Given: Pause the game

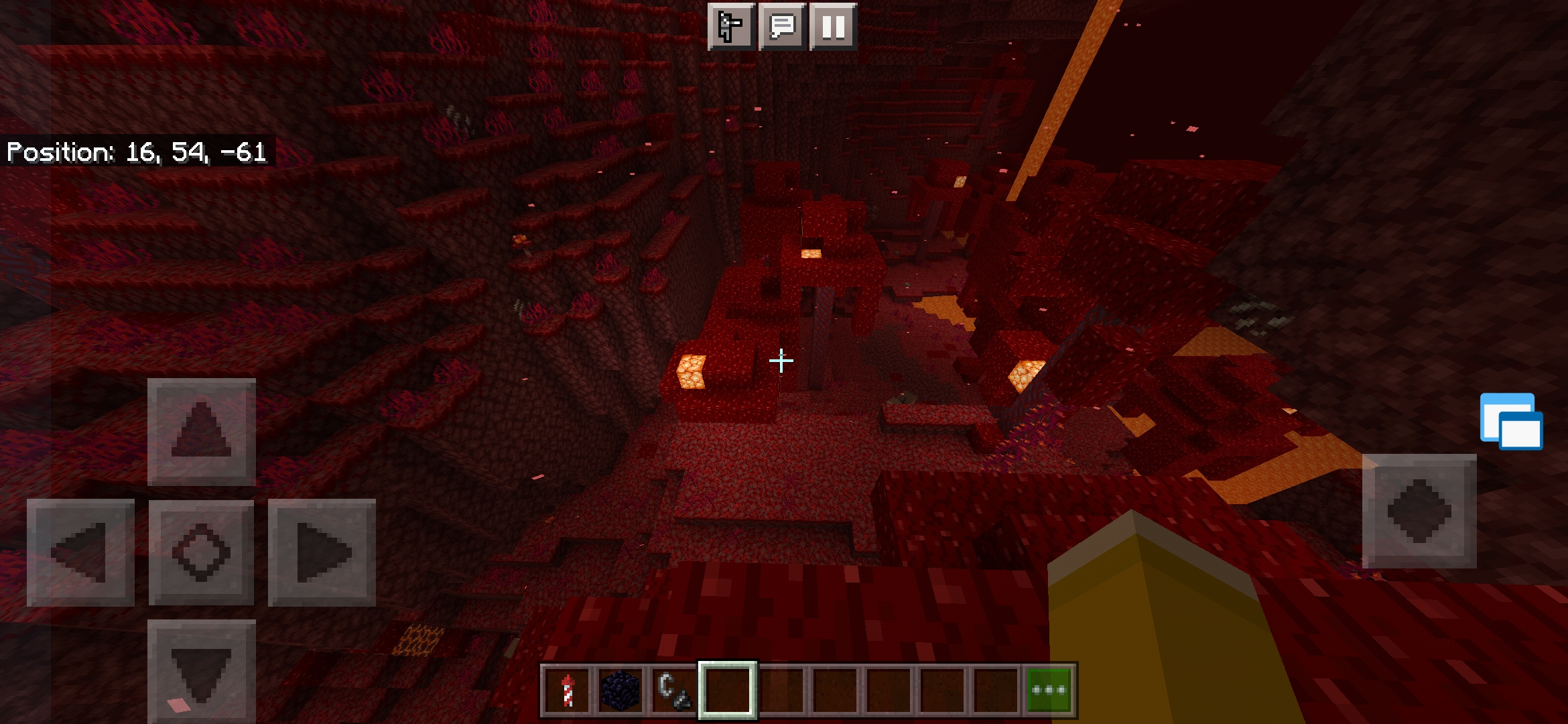Looking at the screenshot, I should (833, 27).
